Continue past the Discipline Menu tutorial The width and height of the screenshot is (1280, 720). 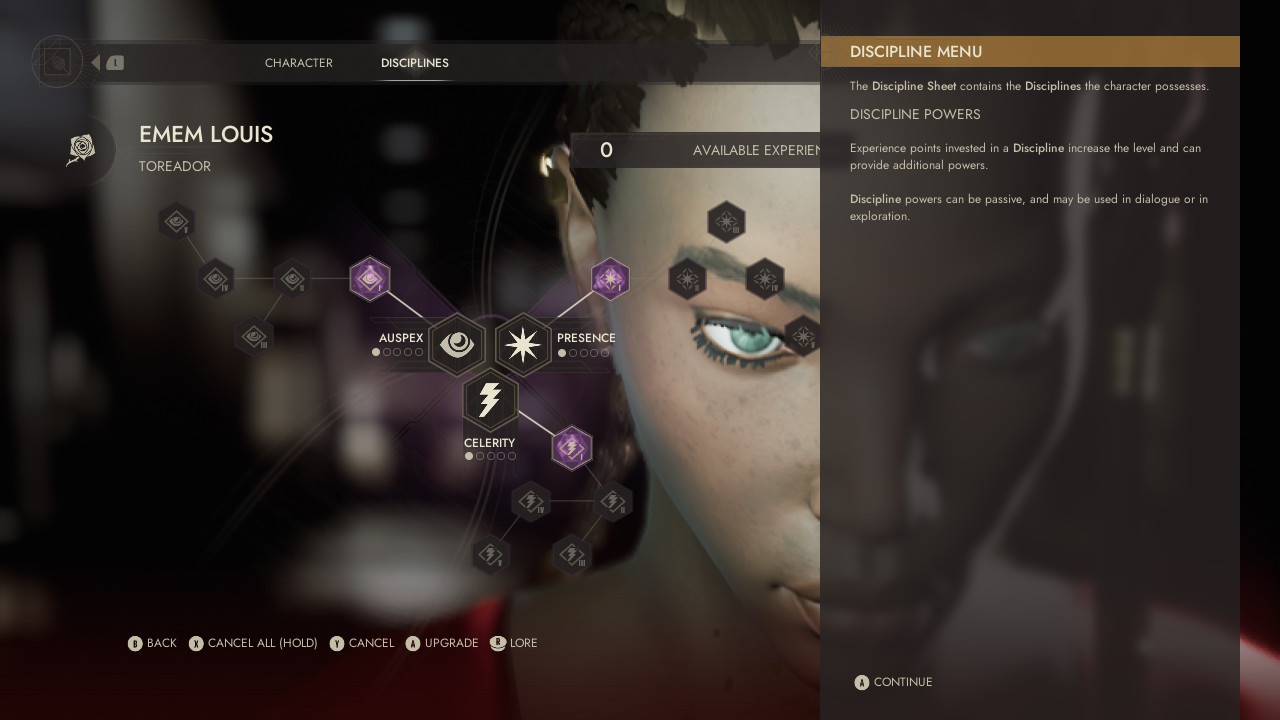pyautogui.click(x=893, y=682)
